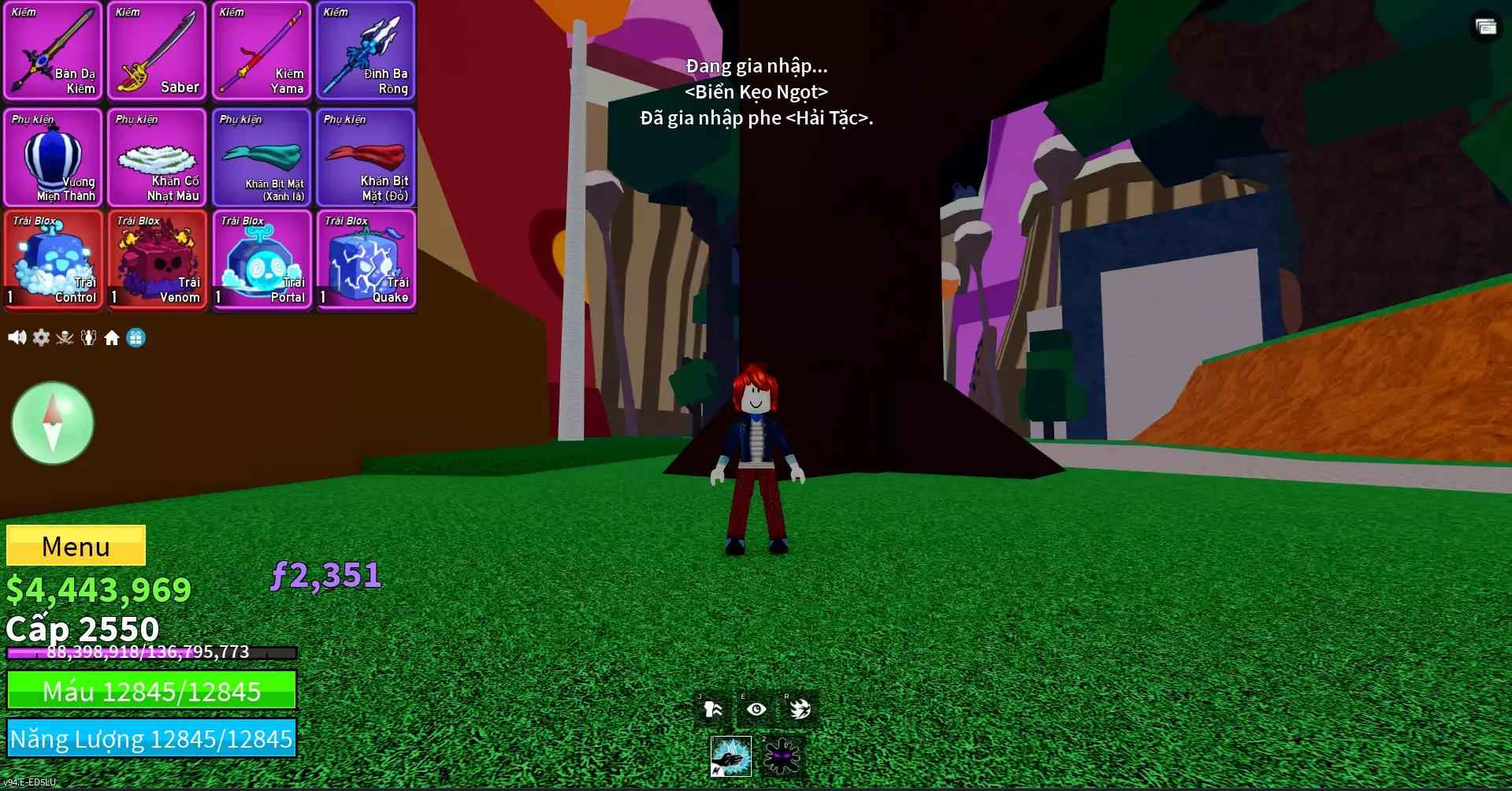Activate the eye observation ability icon

(756, 709)
